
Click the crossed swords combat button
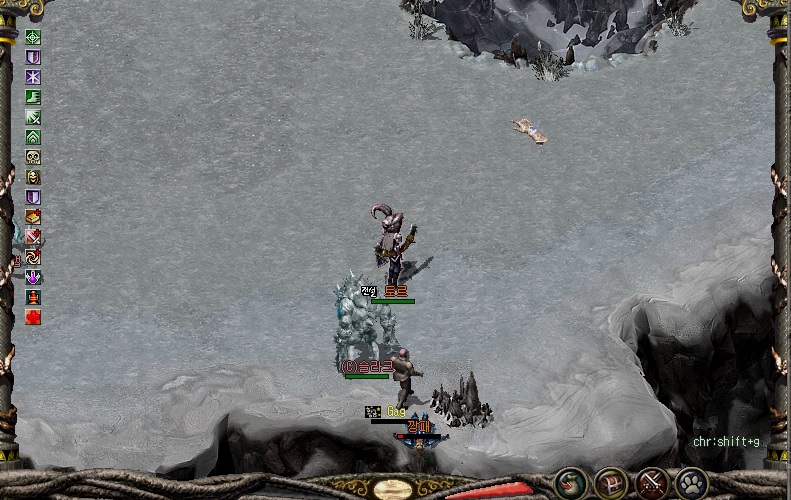pos(652,483)
